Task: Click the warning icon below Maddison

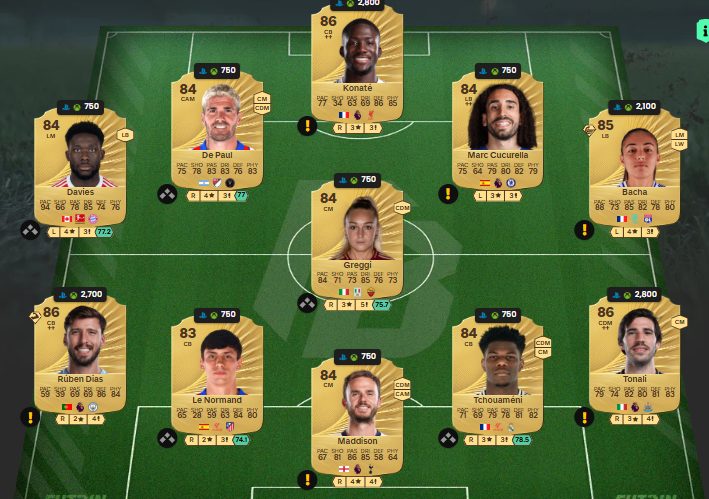Action: click(x=306, y=479)
